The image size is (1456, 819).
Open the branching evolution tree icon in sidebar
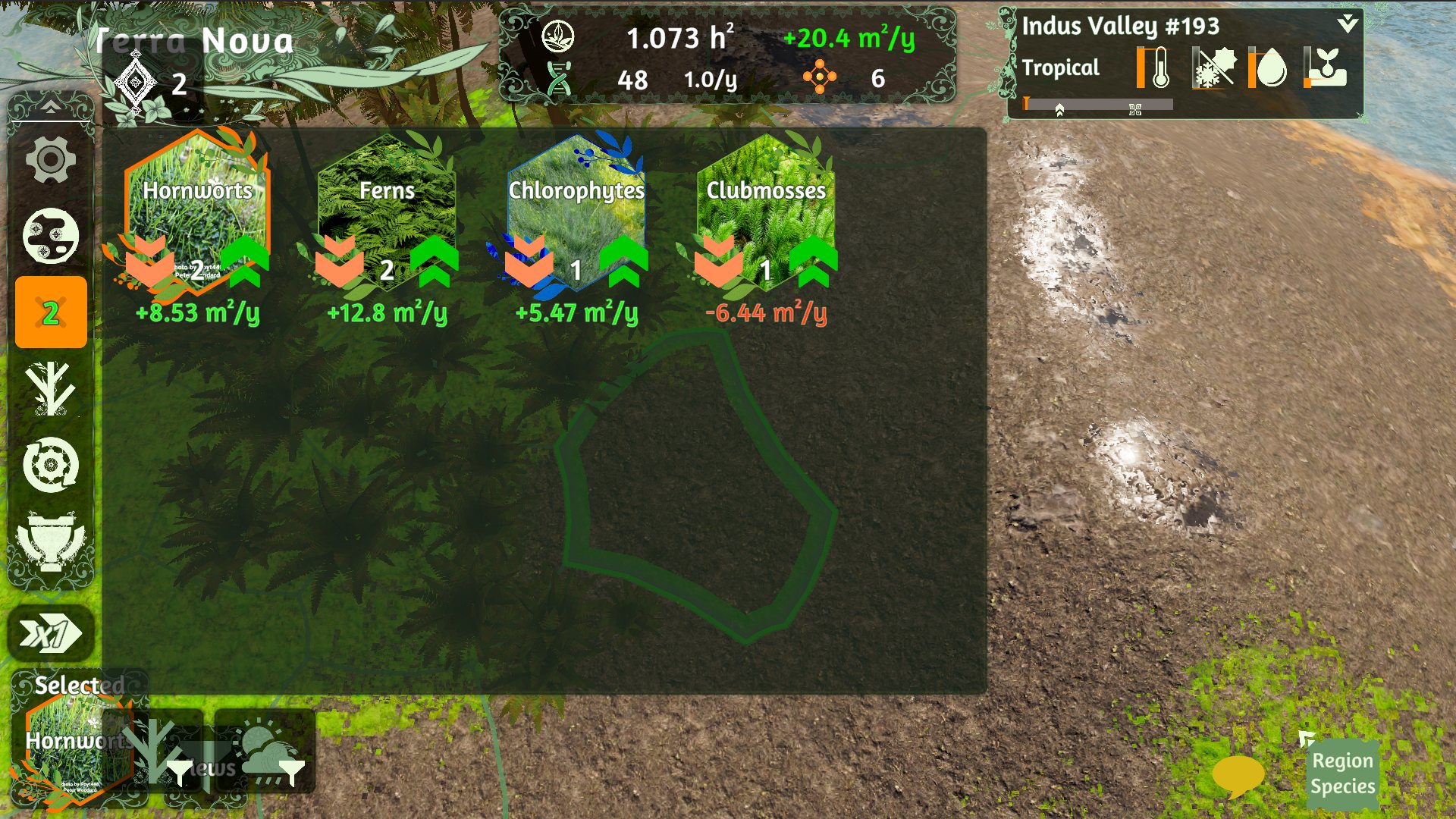50,389
